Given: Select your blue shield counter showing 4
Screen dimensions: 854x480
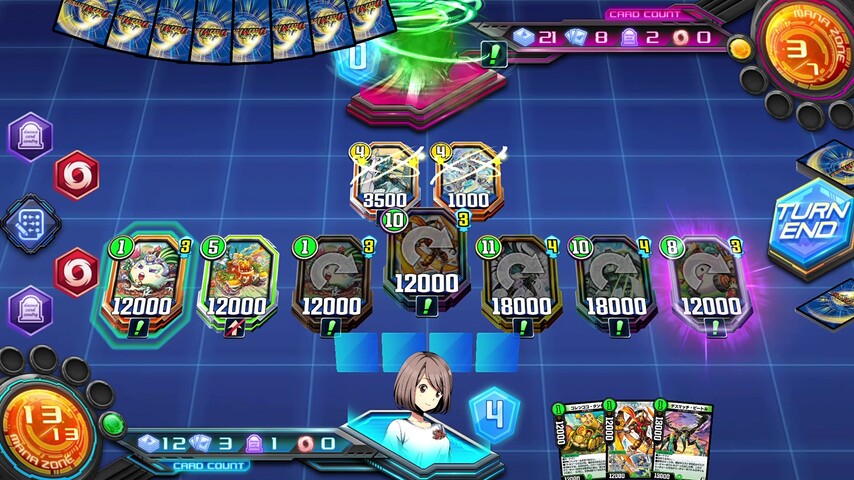Looking at the screenshot, I should click(x=495, y=412).
